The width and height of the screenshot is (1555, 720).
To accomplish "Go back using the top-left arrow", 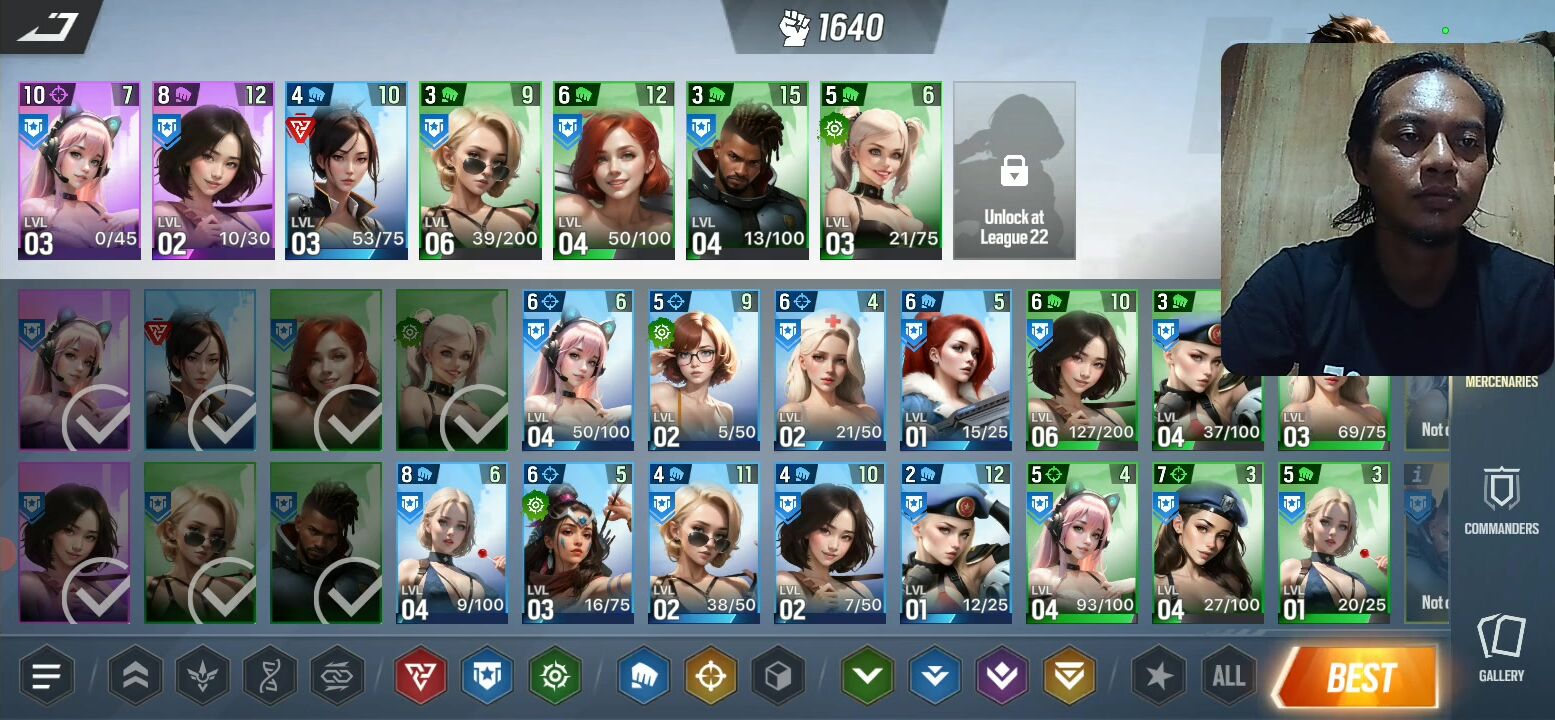I will click(48, 25).
